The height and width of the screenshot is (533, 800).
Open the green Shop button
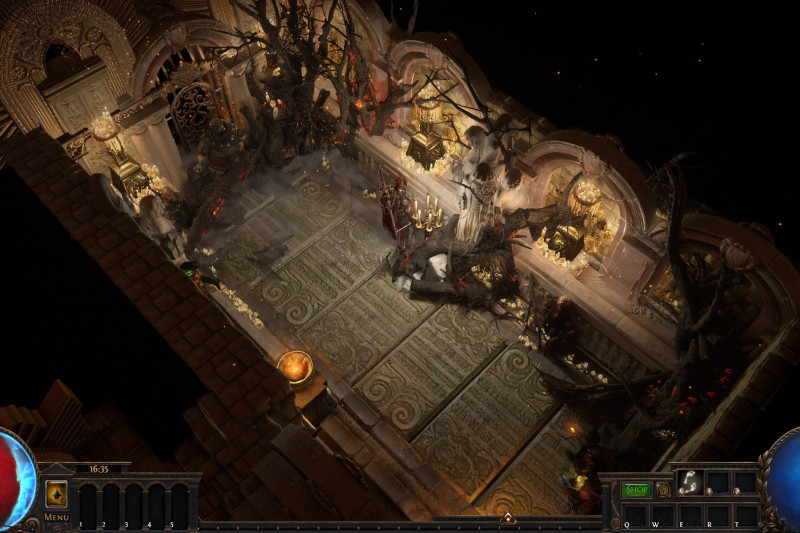(x=636, y=490)
